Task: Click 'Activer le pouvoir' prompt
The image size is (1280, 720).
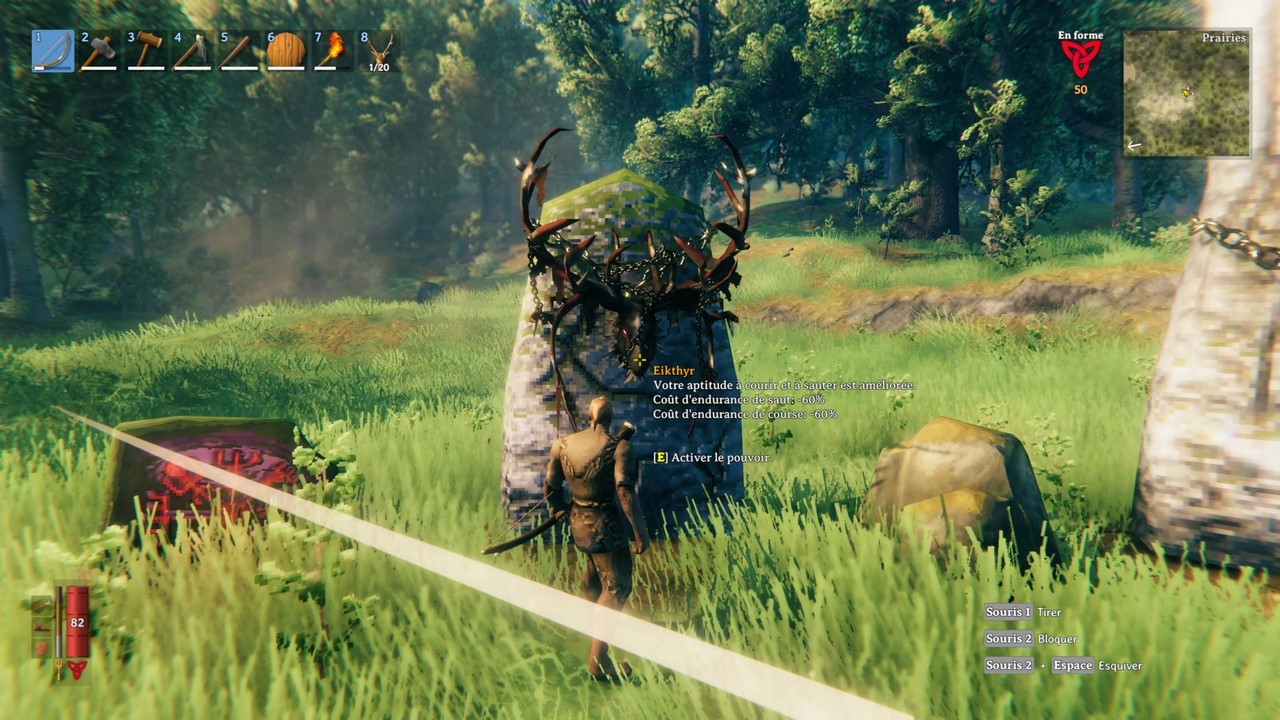Action: tap(710, 457)
